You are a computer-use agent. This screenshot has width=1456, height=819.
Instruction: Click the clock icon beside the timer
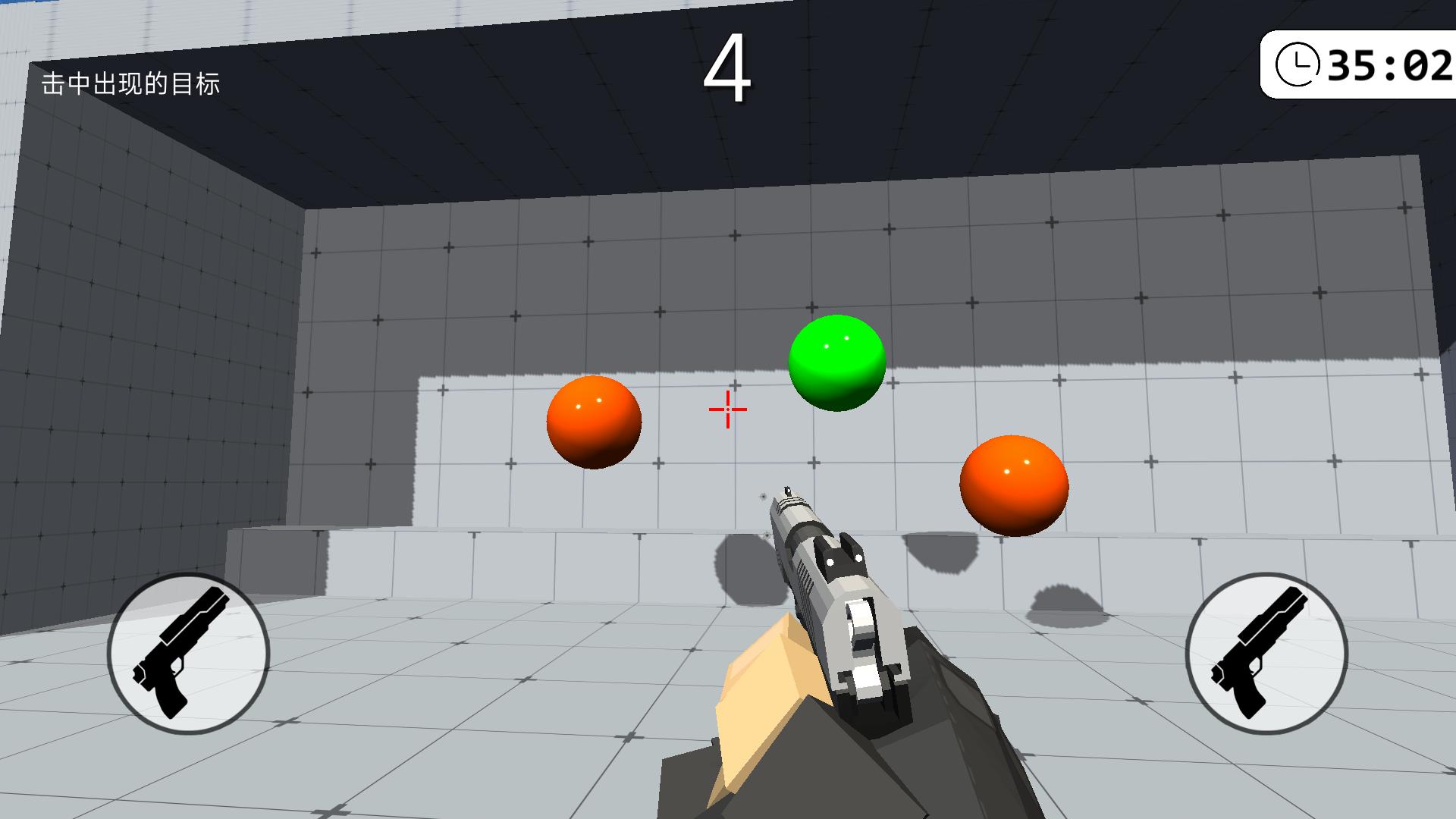1298,64
